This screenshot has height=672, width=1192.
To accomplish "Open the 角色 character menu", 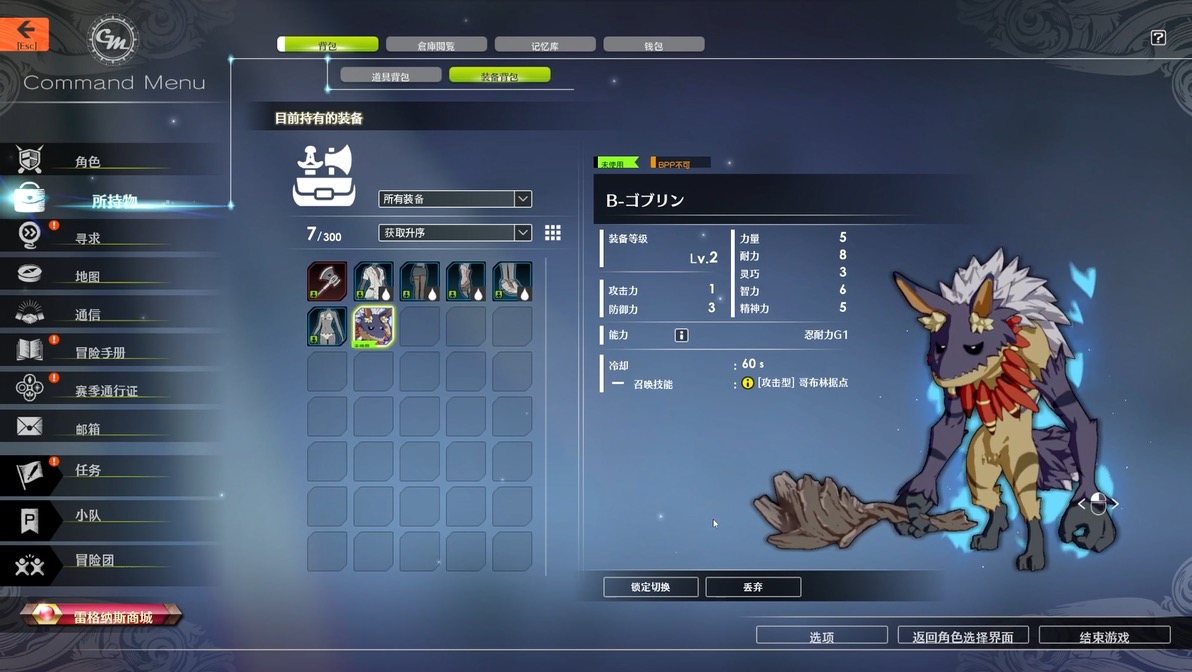I will coord(88,161).
